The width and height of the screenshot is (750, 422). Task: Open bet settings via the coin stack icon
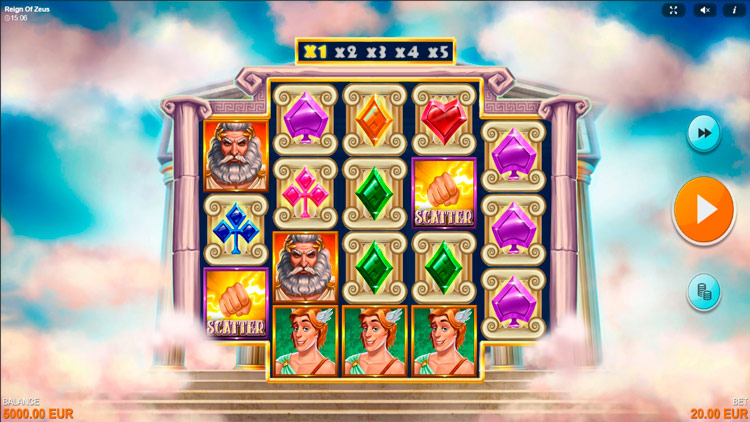tap(703, 291)
